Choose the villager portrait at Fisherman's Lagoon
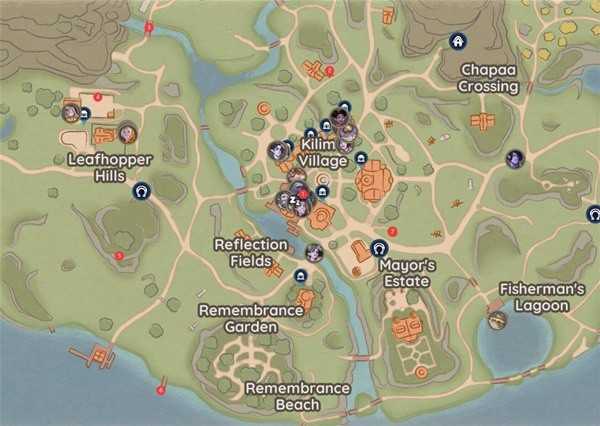 tap(497, 320)
